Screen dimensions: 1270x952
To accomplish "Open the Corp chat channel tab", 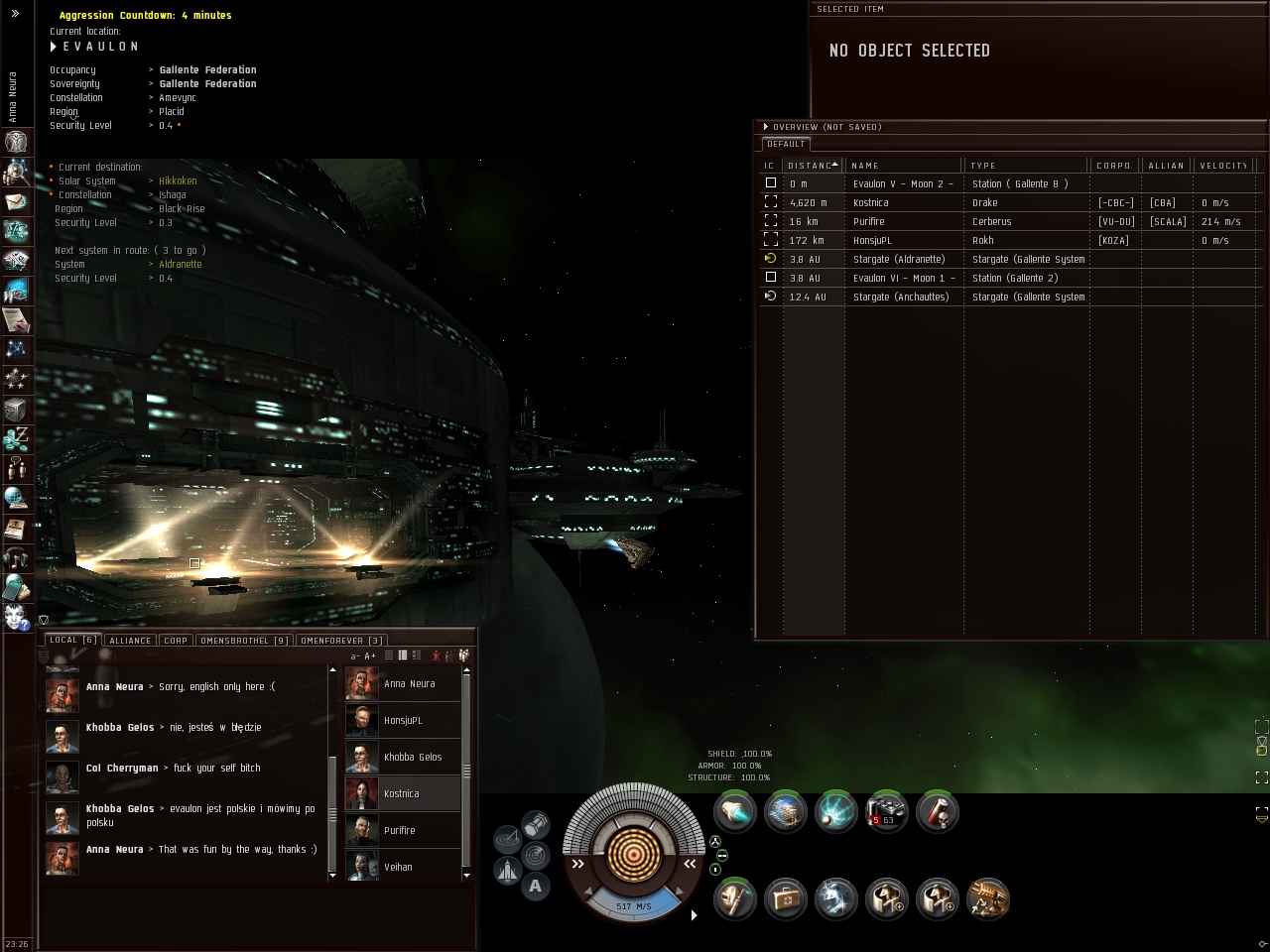I will (x=176, y=641).
